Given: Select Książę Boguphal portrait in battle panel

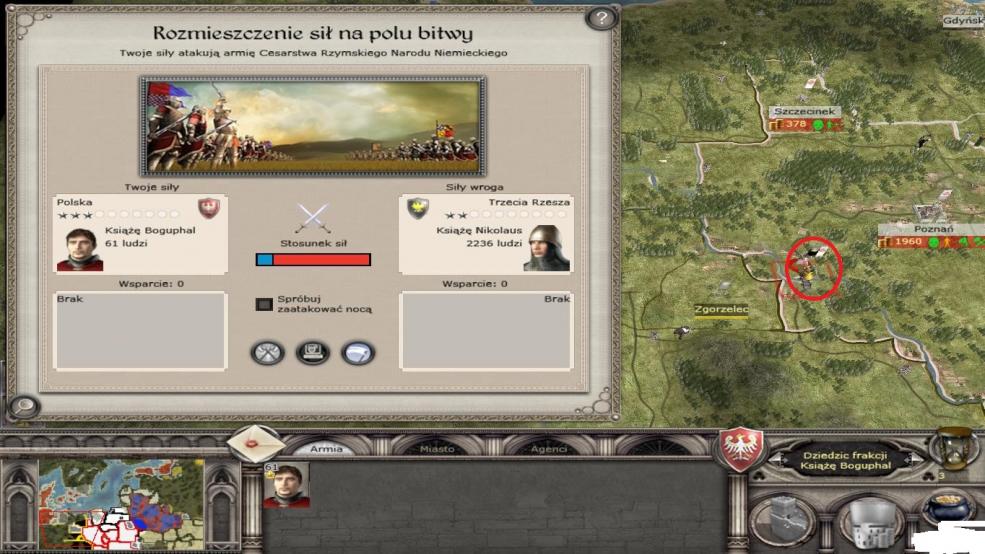Looking at the screenshot, I should click(80, 248).
